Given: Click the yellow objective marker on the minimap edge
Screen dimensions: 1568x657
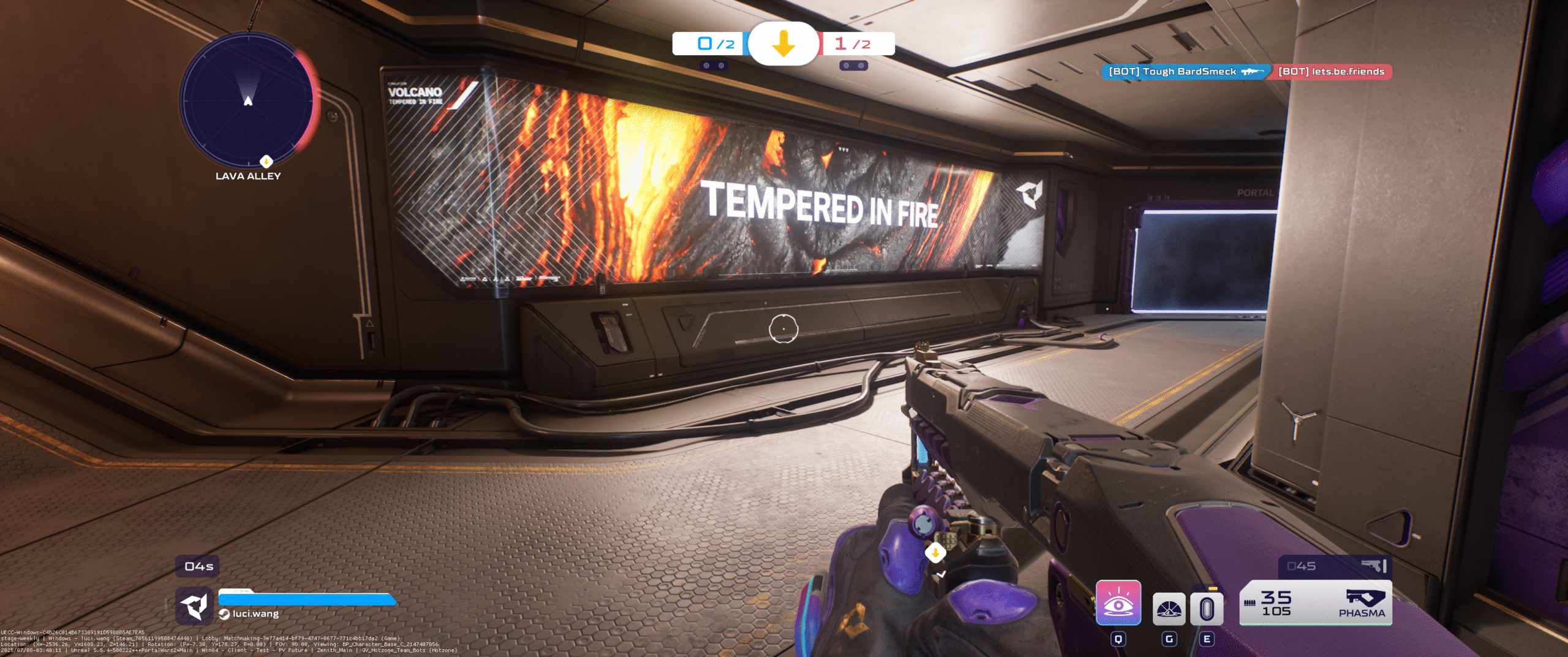Looking at the screenshot, I should click(x=266, y=161).
